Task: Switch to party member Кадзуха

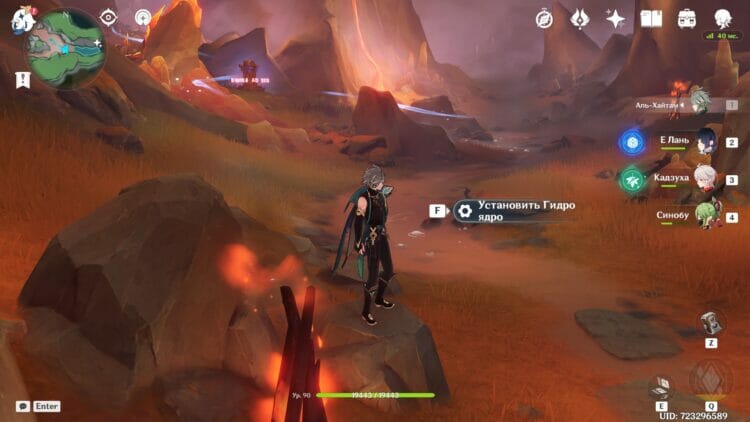Action: 690,180
